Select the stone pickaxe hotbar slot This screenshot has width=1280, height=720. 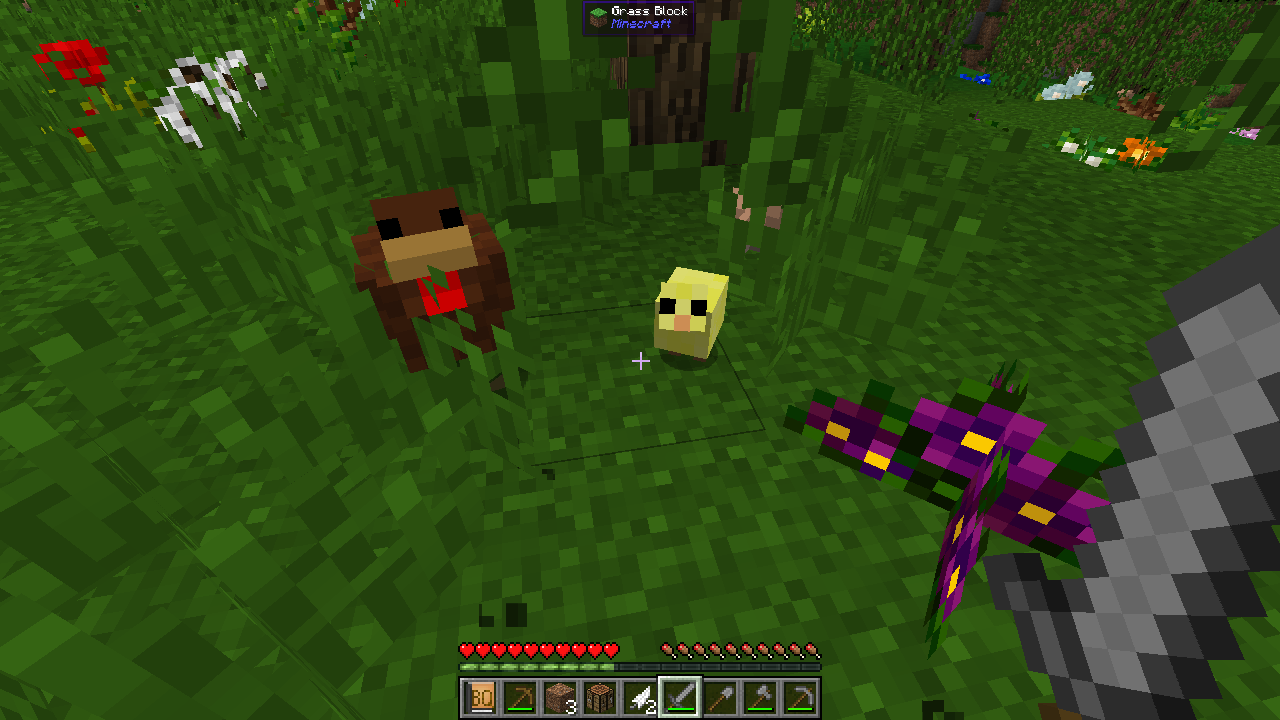[800, 698]
